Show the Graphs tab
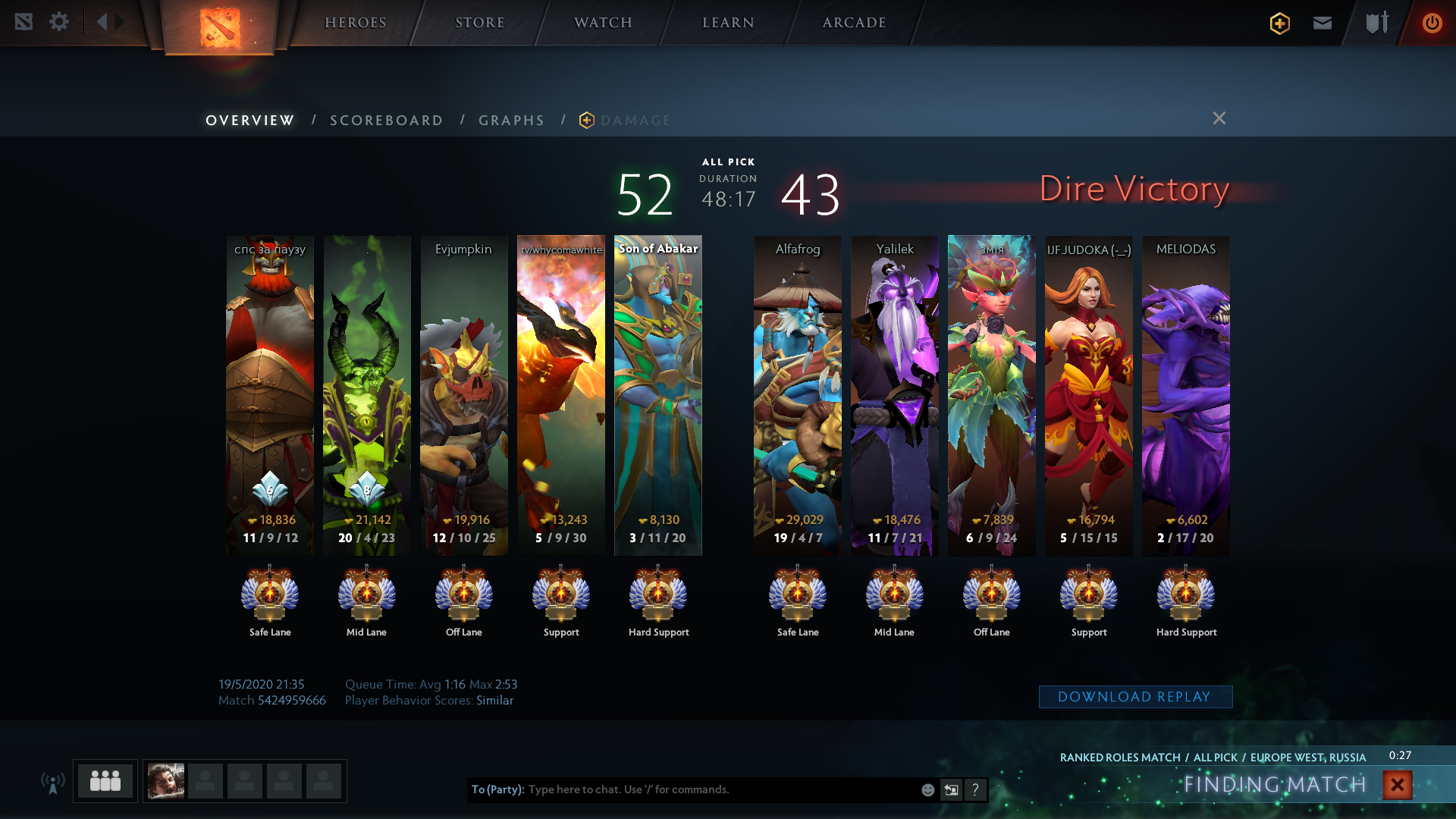1456x819 pixels. 511,121
